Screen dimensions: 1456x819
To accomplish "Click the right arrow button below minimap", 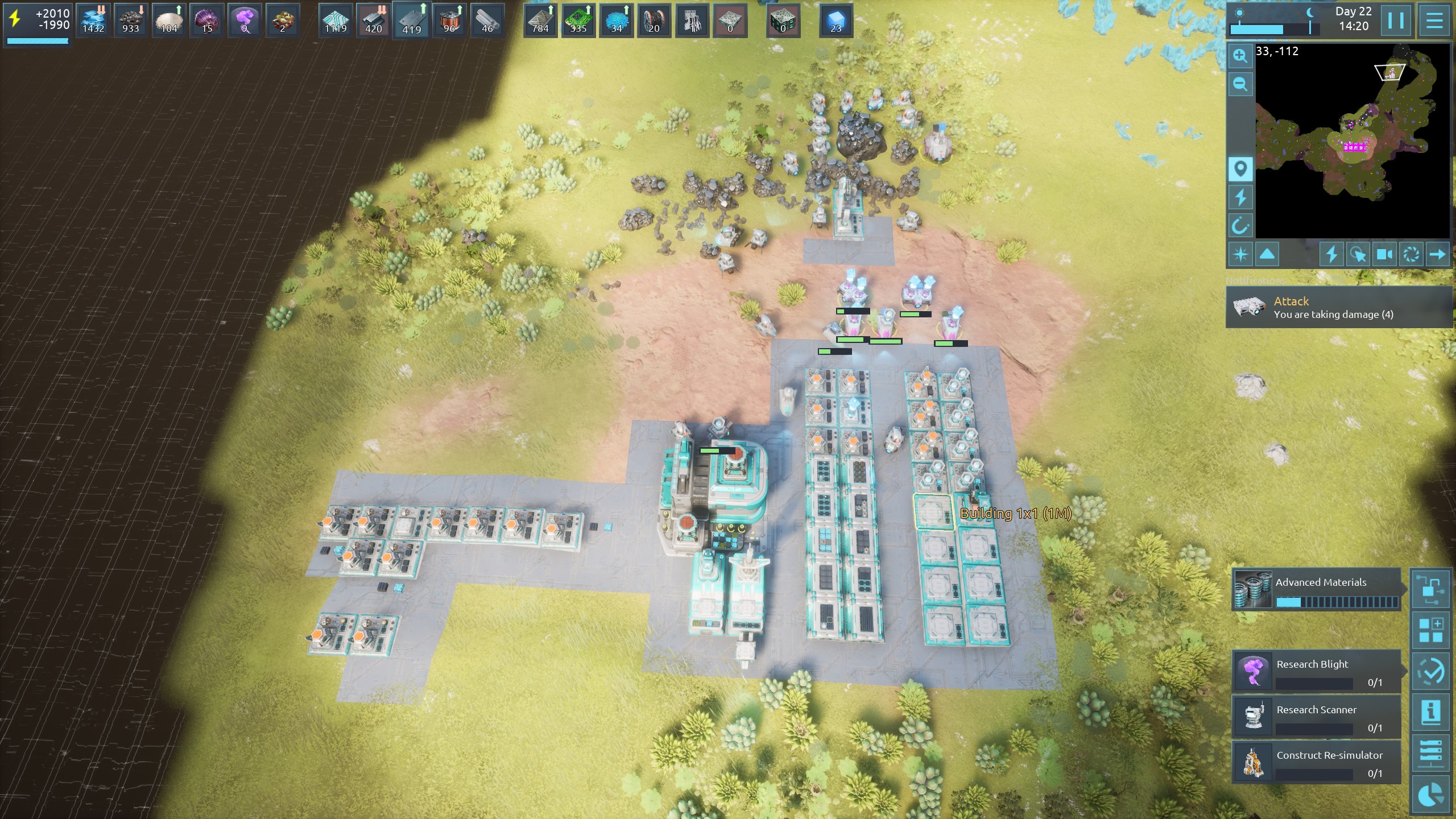I will tap(1437, 254).
